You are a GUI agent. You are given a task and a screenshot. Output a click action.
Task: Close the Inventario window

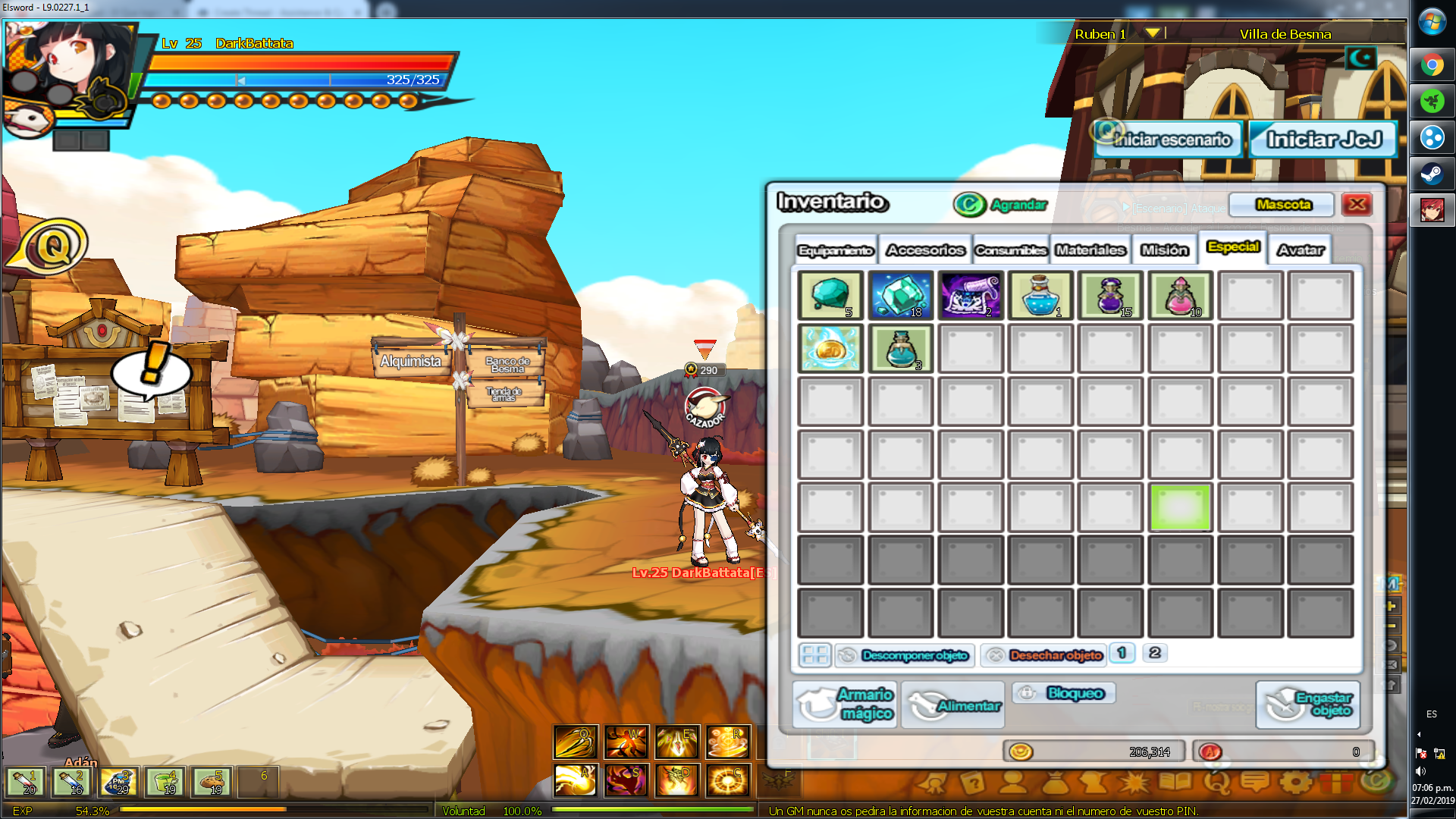(x=1357, y=204)
